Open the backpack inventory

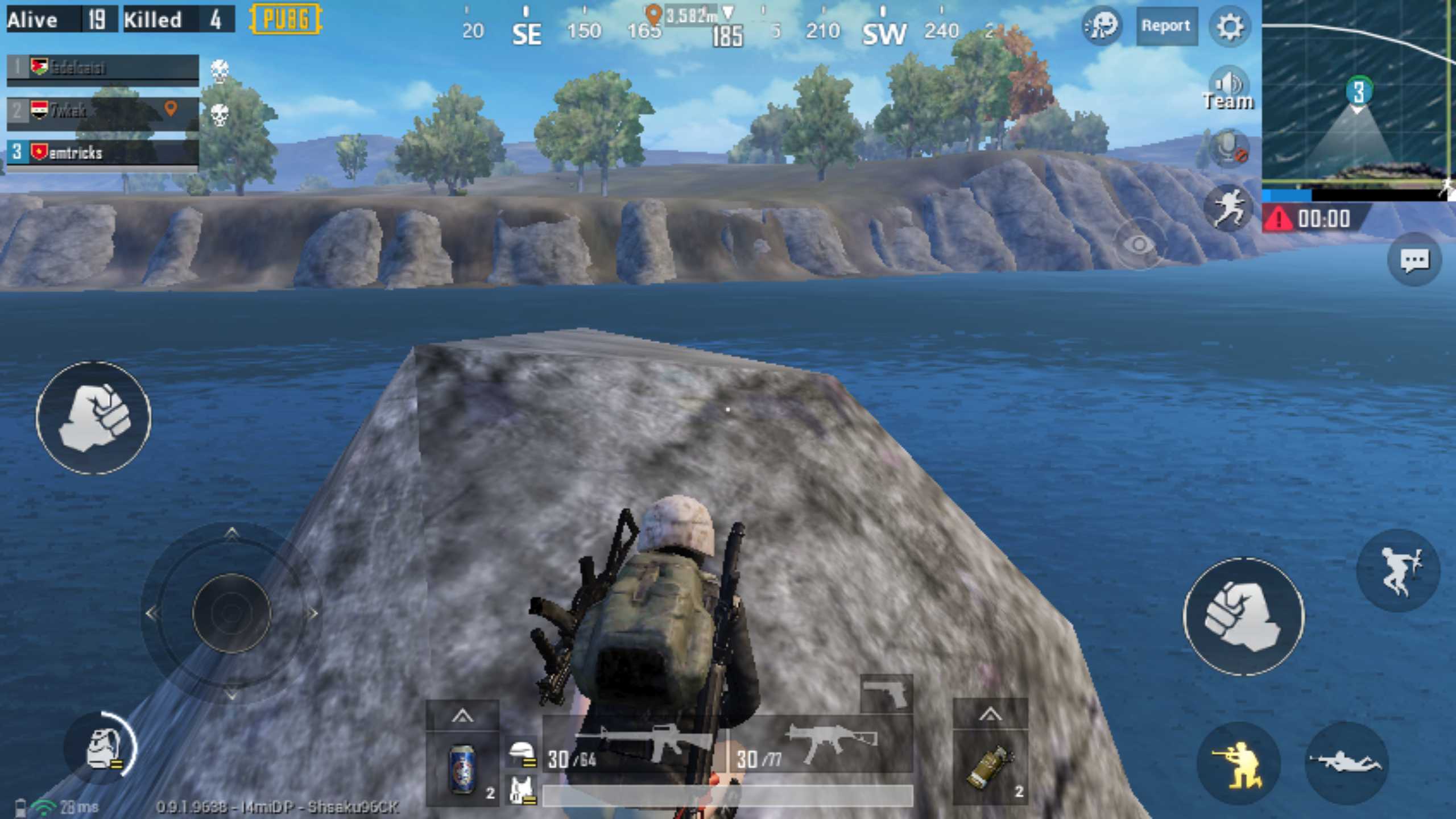pyautogui.click(x=102, y=748)
